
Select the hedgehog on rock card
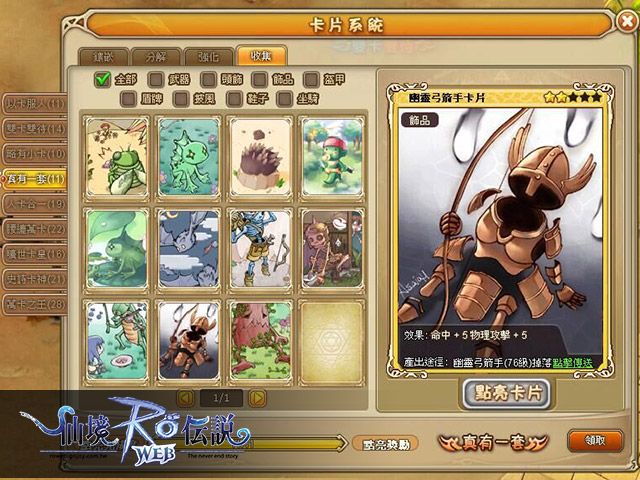[x=259, y=154]
